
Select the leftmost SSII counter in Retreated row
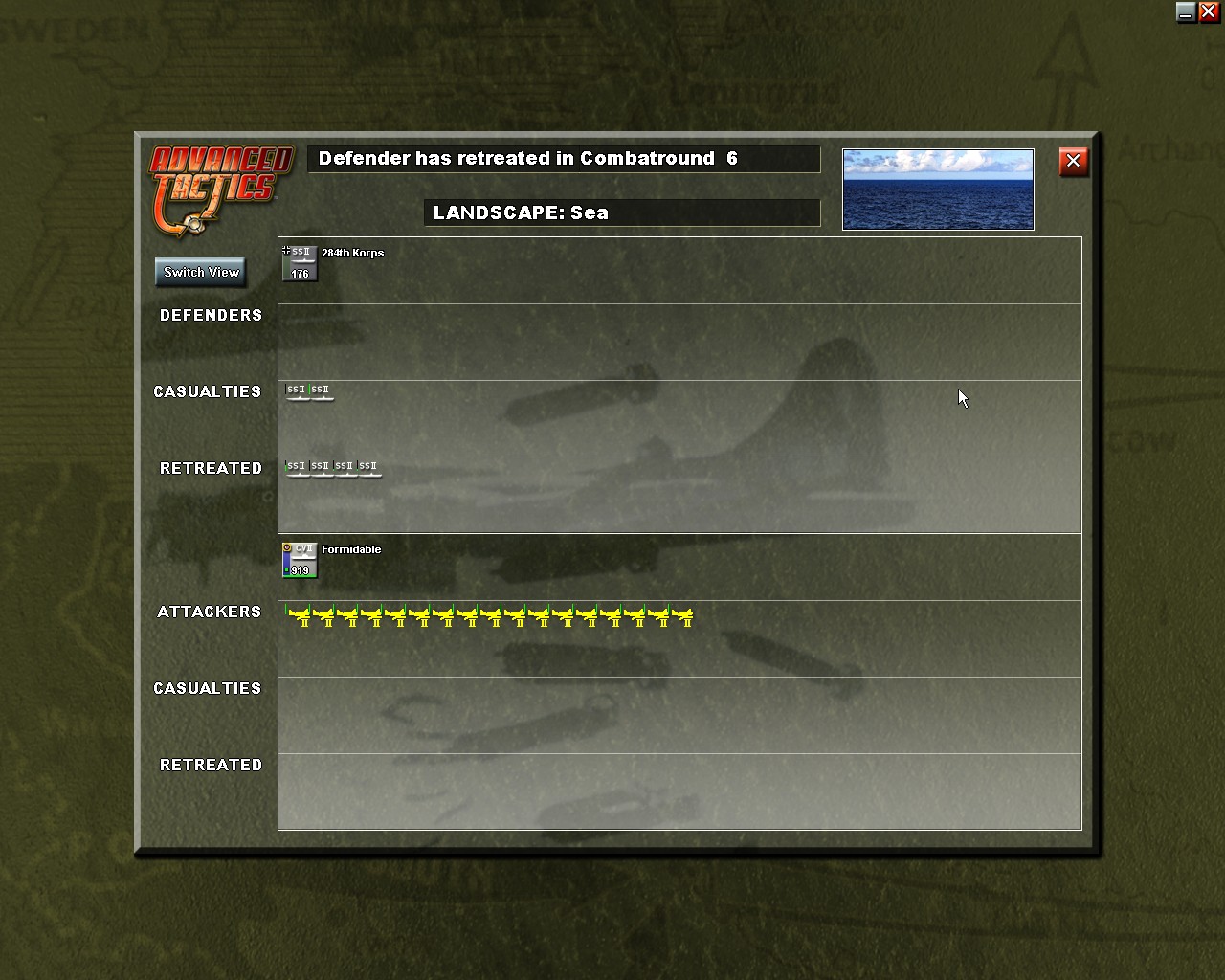294,467
